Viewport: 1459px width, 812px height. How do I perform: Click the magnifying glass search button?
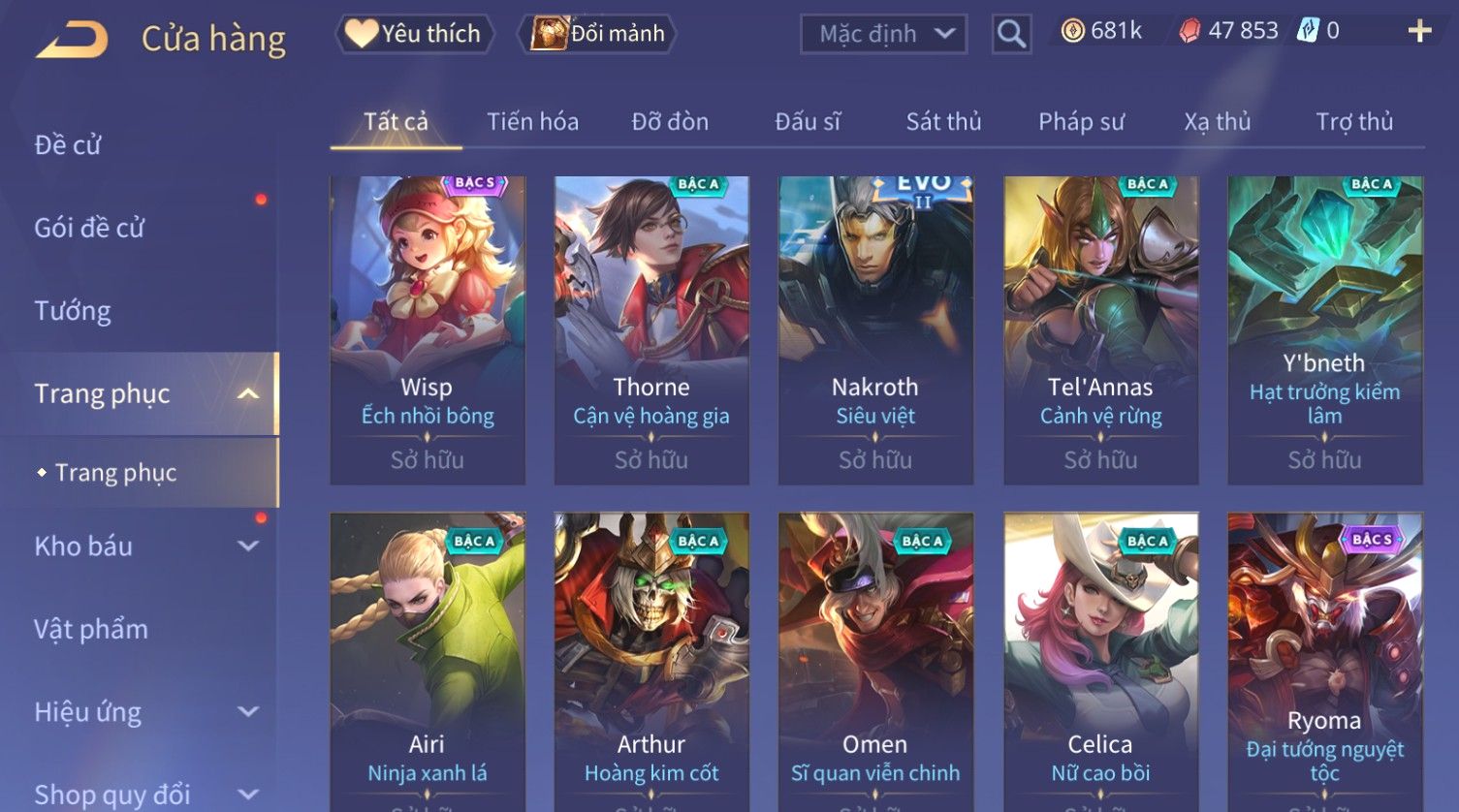[x=1011, y=34]
